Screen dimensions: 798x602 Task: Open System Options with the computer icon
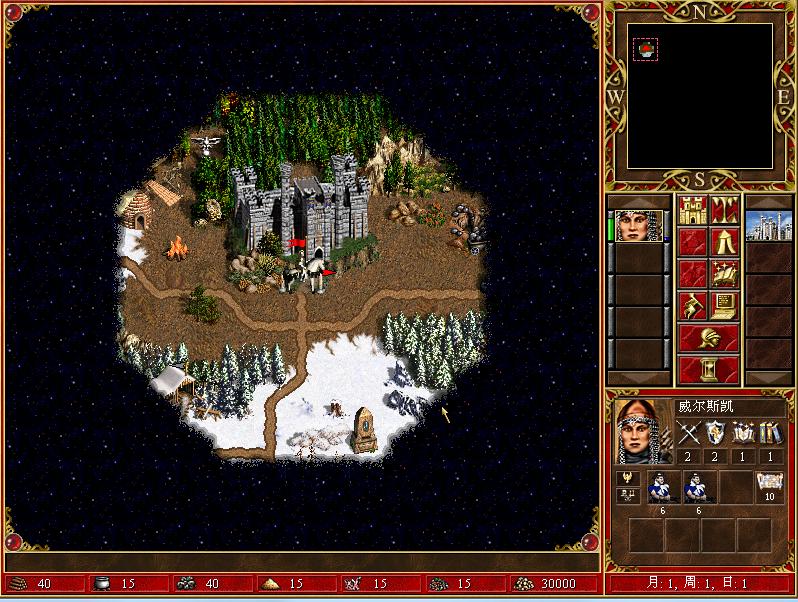725,305
